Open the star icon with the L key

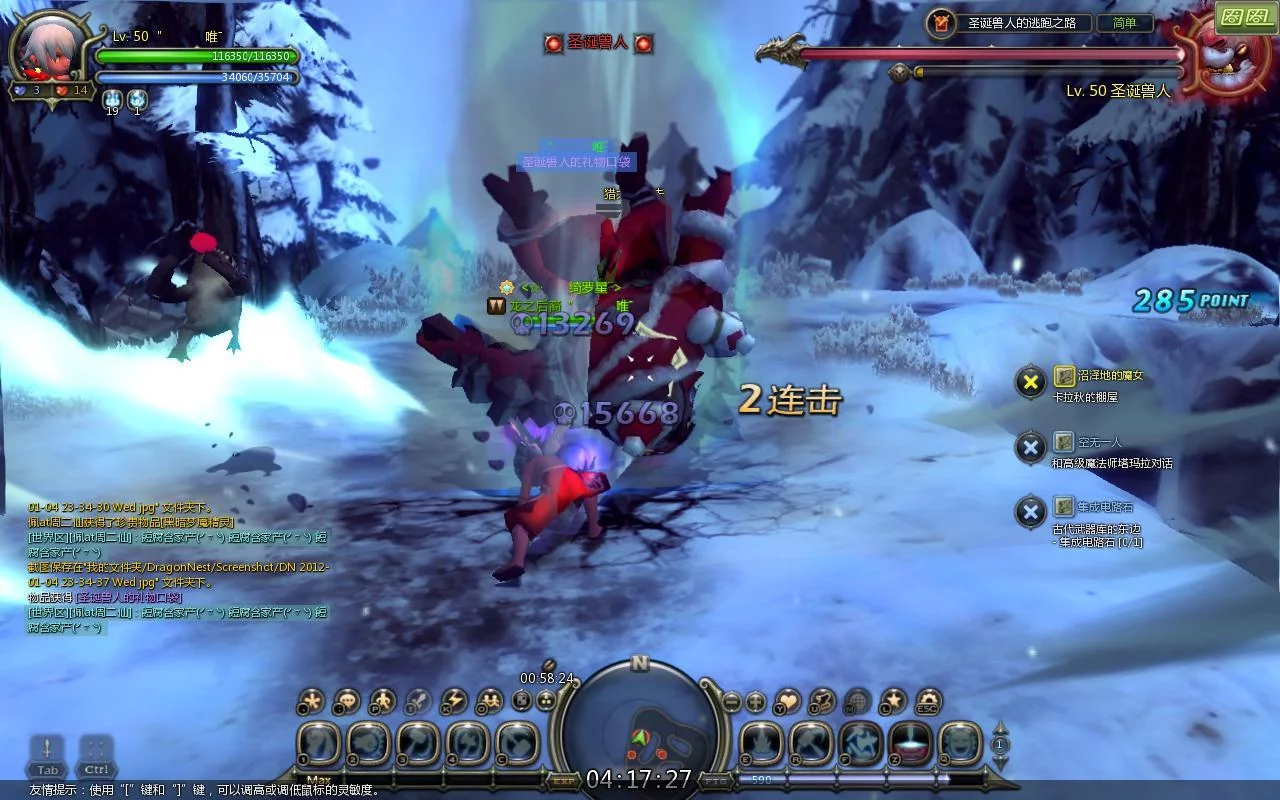[892, 701]
